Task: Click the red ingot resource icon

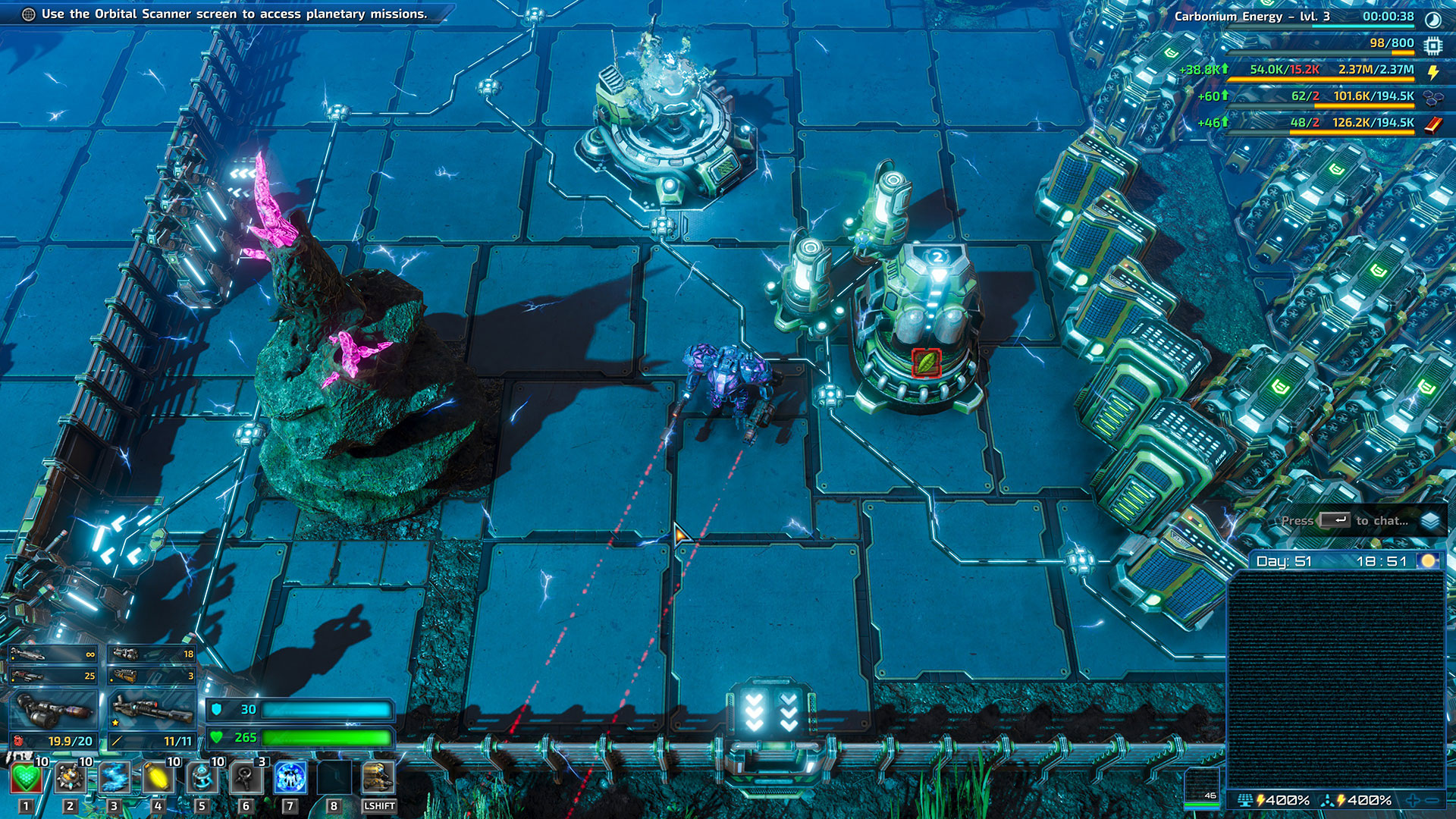Action: (1433, 124)
